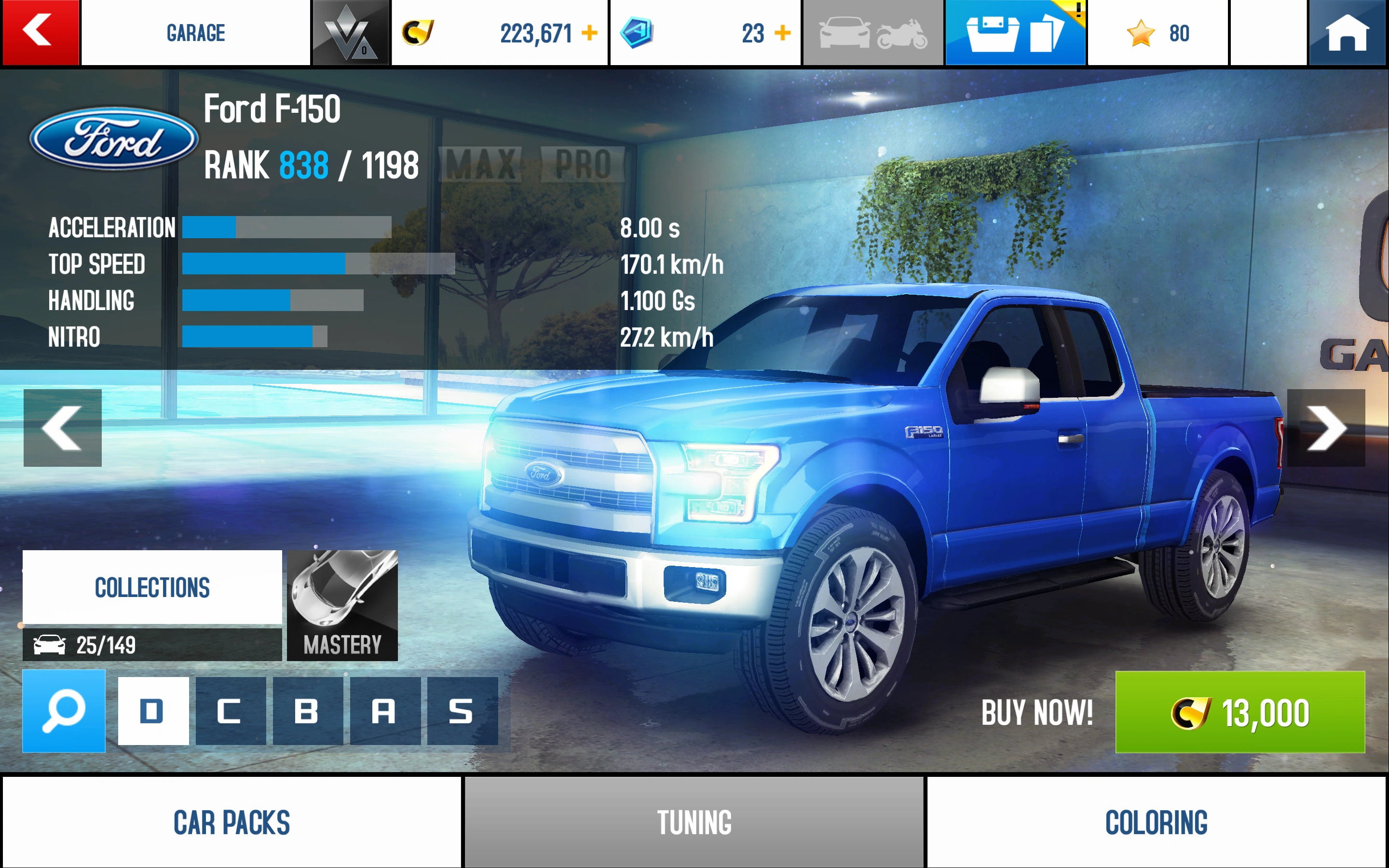Open the box and cards inventory
The width and height of the screenshot is (1389, 868).
pyautogui.click(x=1015, y=33)
